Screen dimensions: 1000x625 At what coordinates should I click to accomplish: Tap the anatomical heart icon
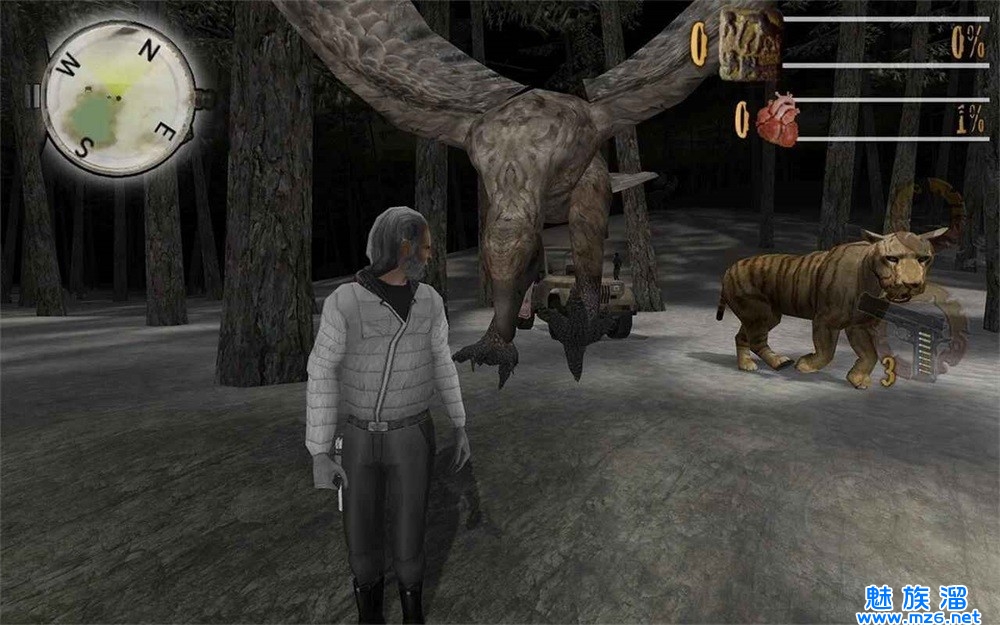tap(775, 121)
